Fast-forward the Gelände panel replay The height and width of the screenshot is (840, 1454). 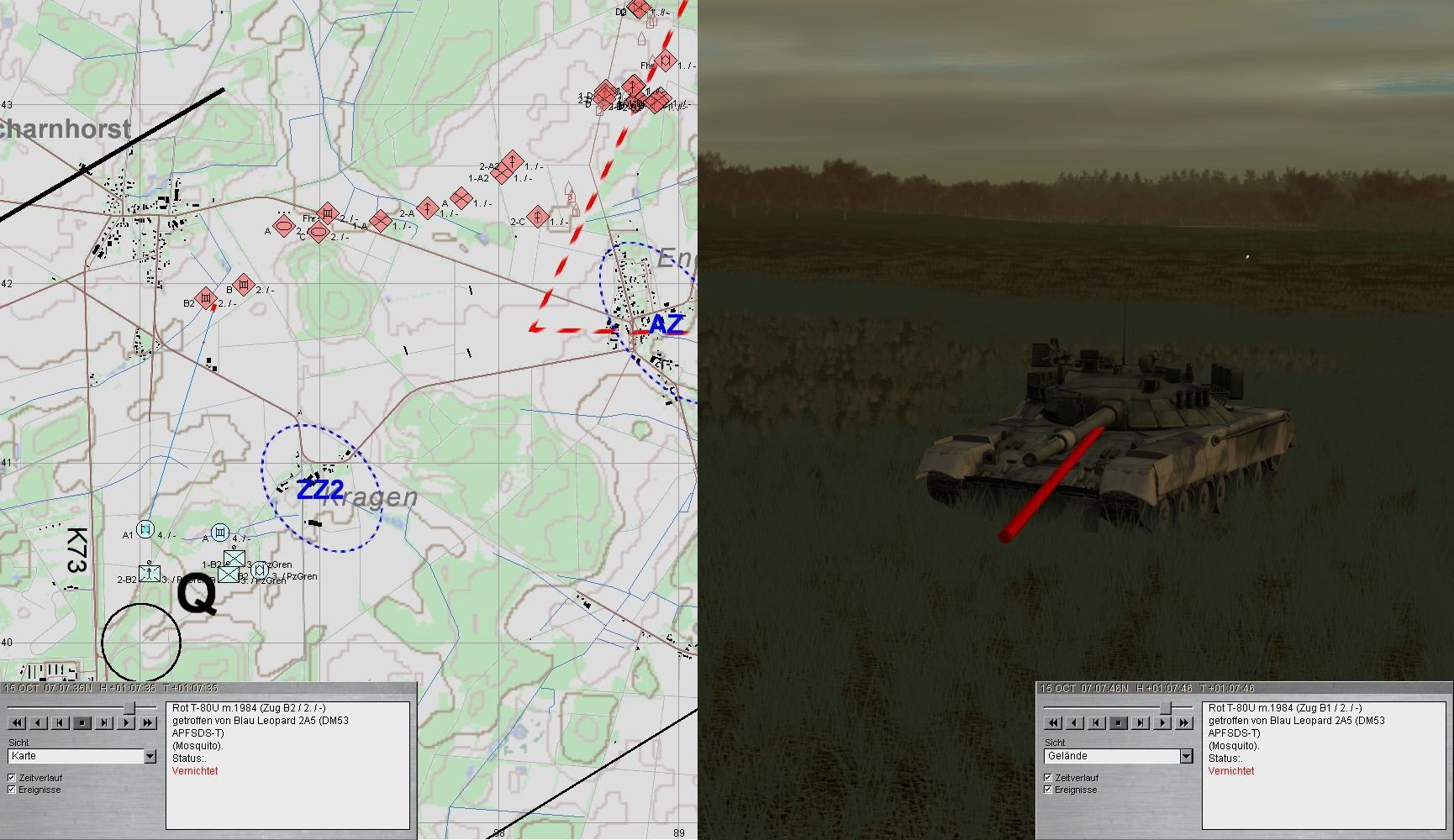coord(1184,722)
